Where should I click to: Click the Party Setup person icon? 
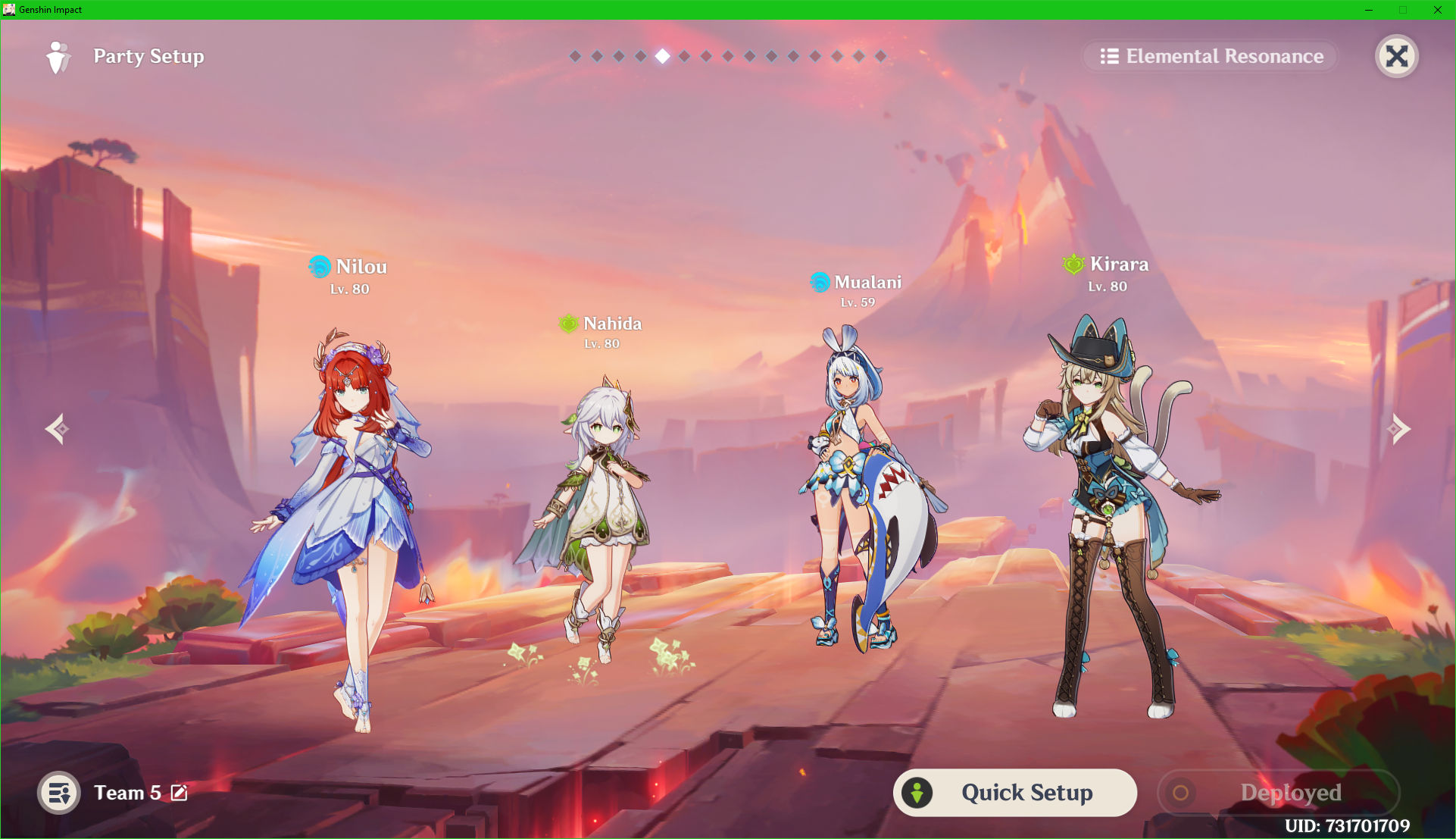coord(59,56)
